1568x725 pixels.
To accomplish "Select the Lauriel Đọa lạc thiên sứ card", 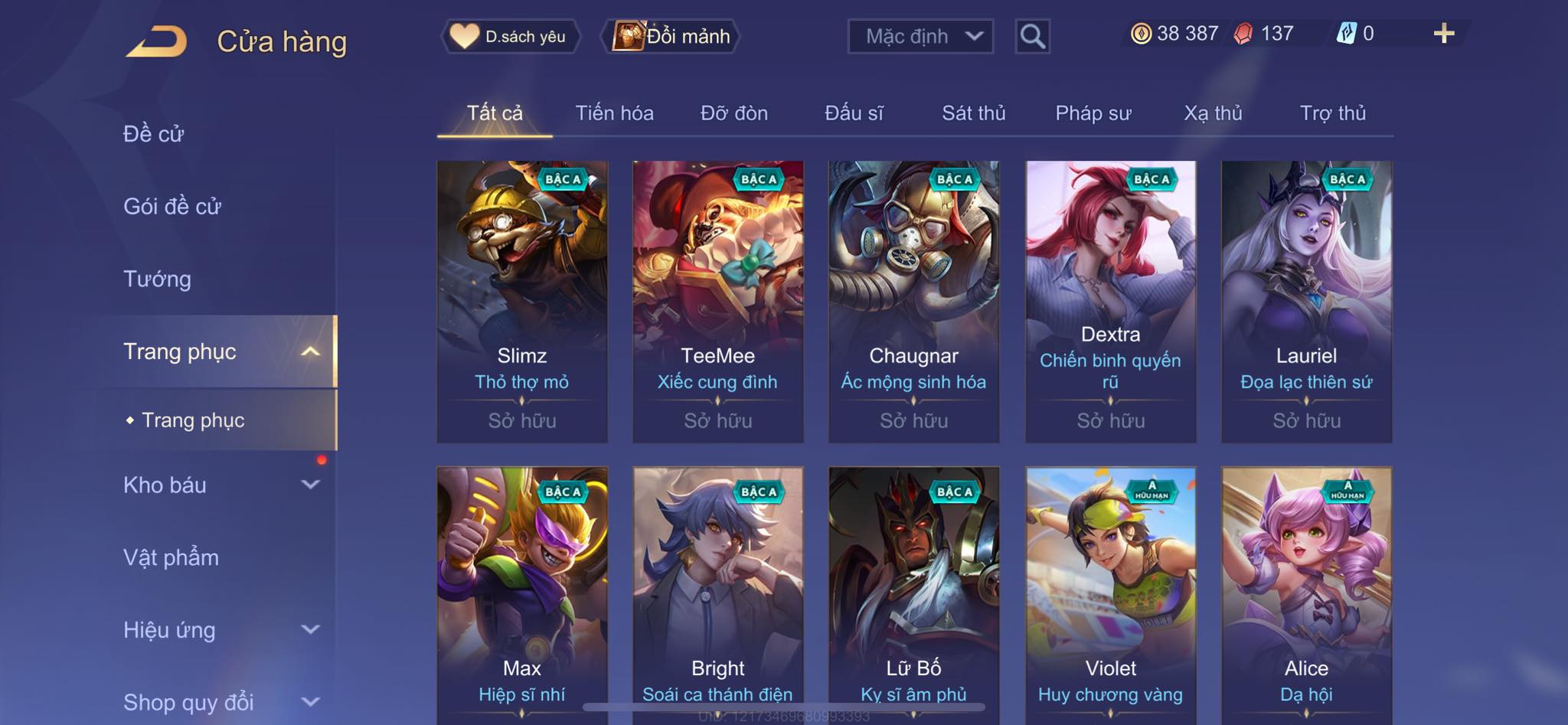I will tap(1306, 301).
